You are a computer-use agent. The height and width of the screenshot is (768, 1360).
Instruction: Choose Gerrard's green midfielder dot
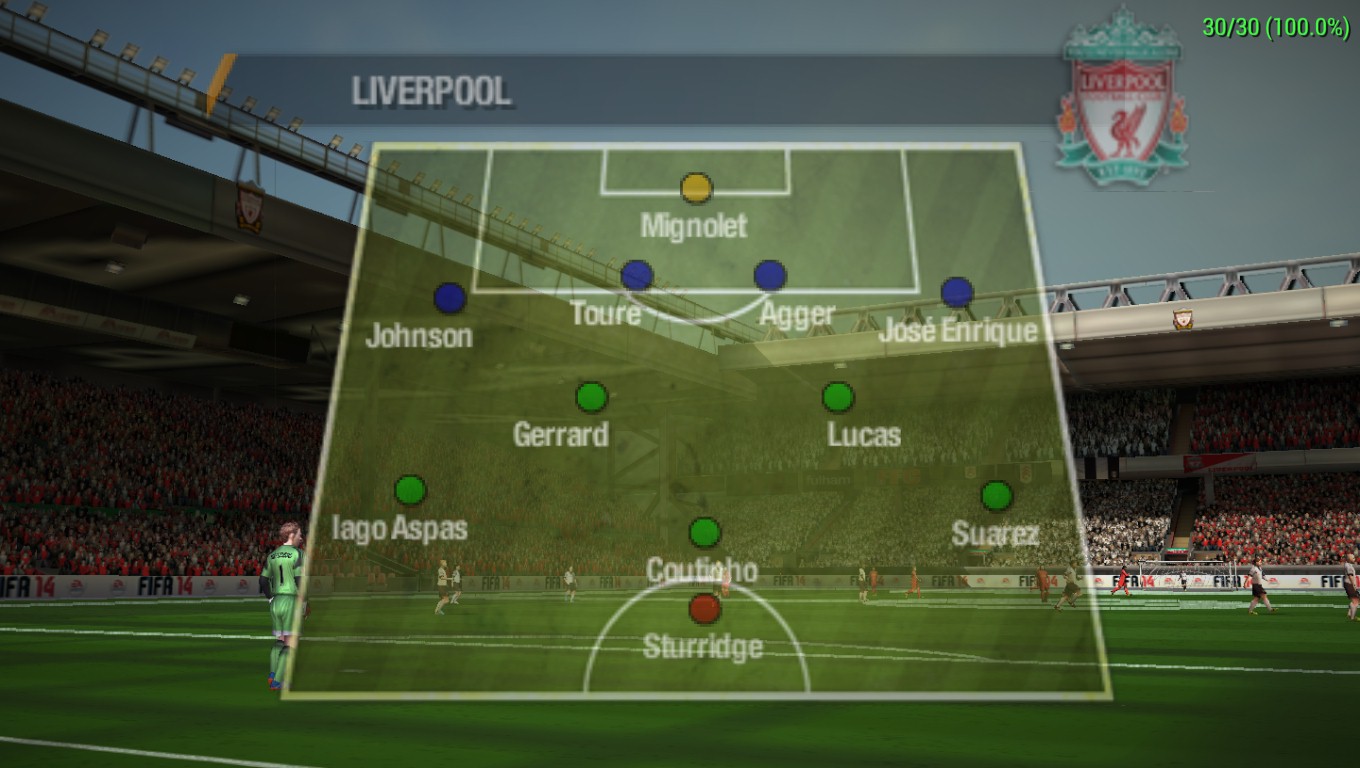[x=592, y=397]
